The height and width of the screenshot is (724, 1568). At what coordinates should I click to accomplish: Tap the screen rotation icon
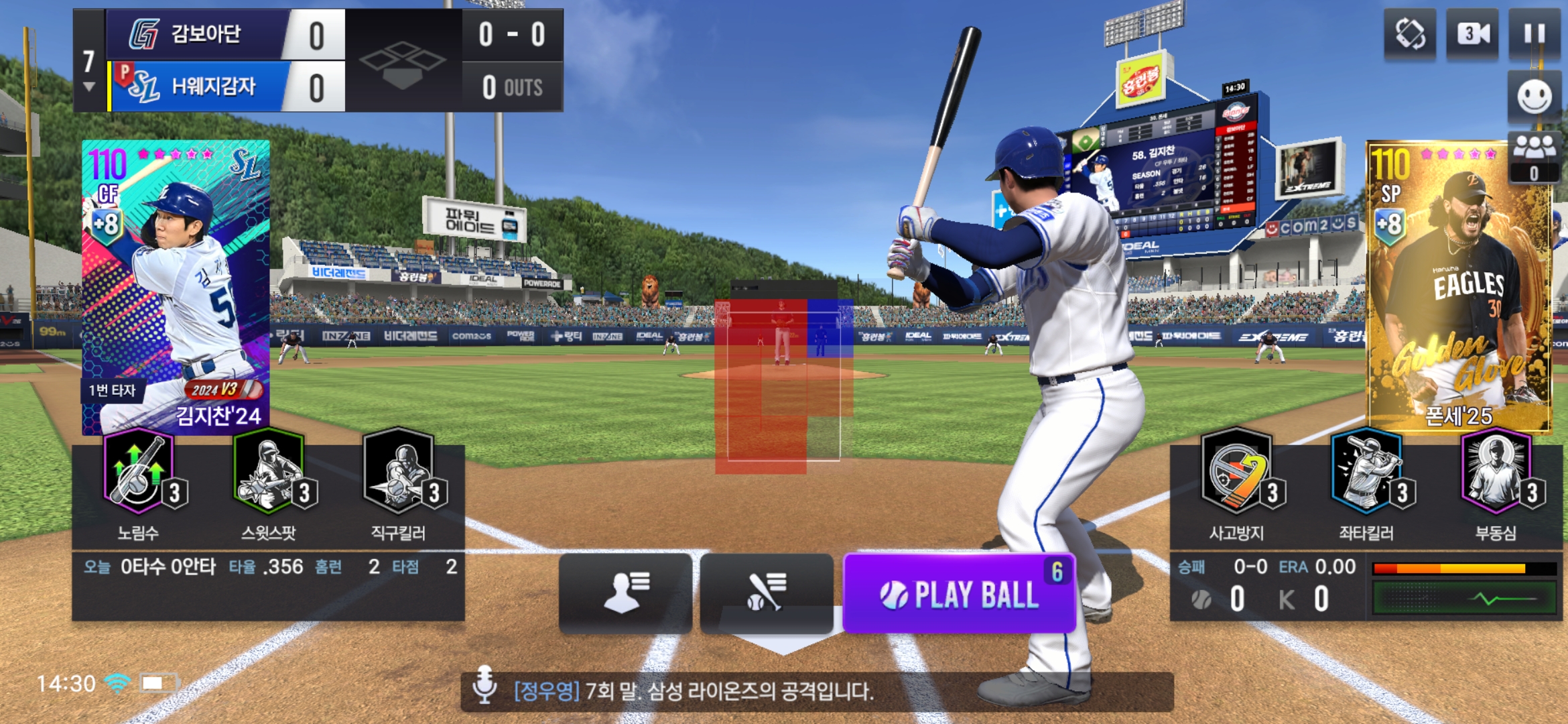(x=1410, y=34)
